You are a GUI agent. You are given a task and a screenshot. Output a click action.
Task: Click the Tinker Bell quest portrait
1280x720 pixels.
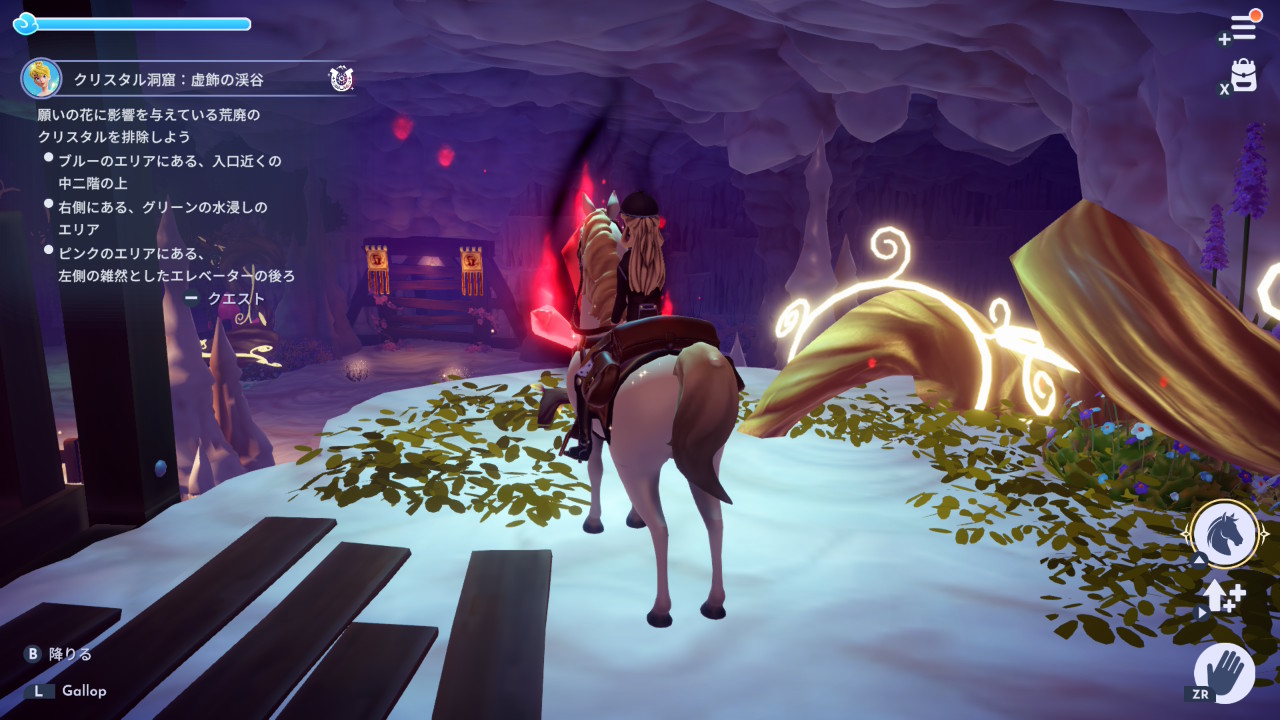(41, 78)
